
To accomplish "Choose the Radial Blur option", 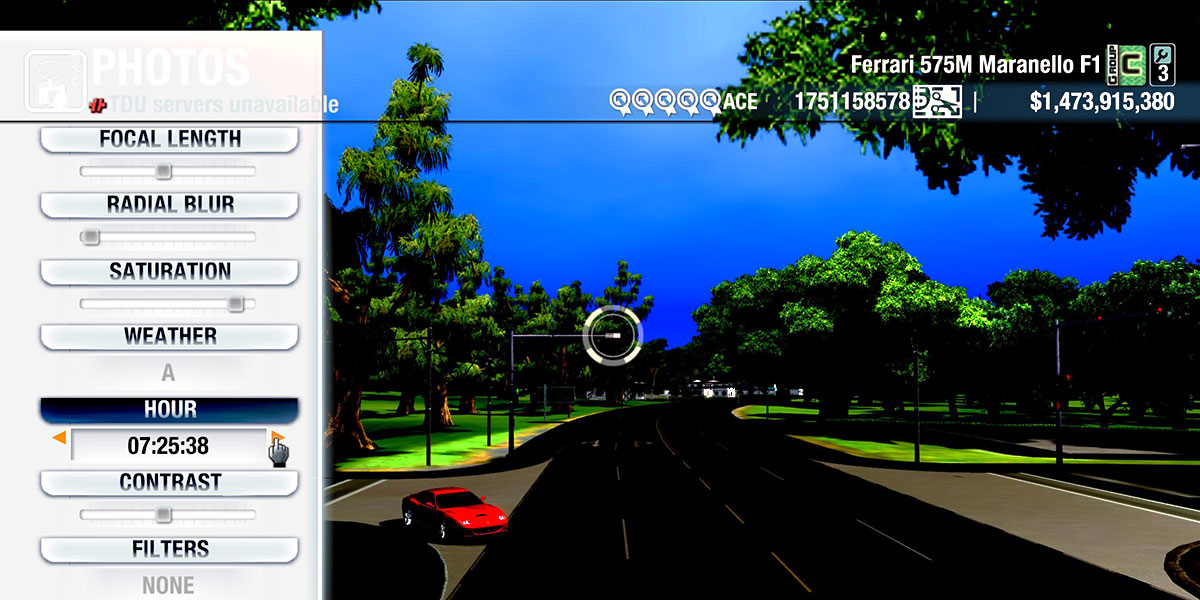I will tap(169, 205).
